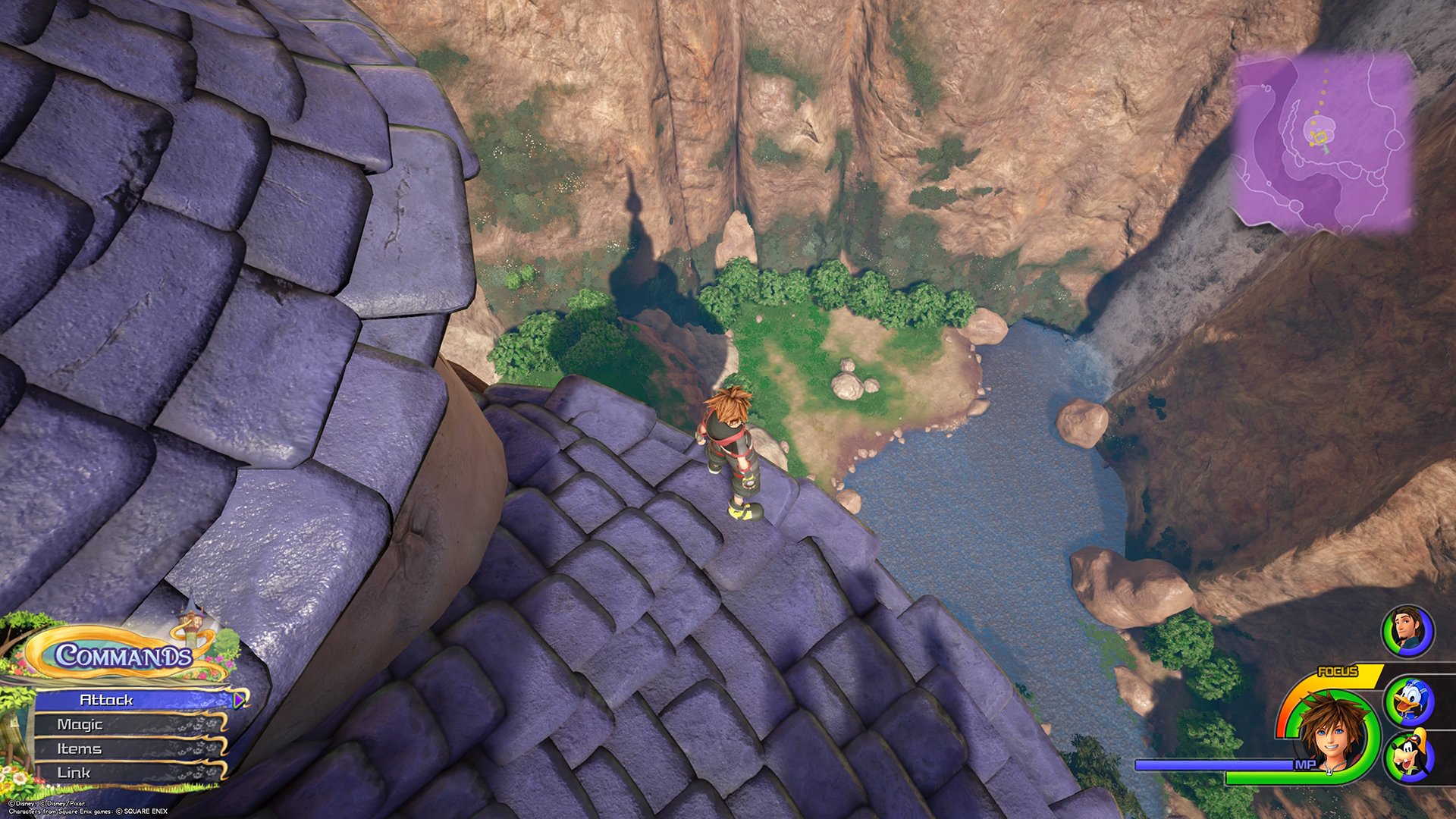Click Donald's party portrait
Viewport: 1456px width, 819px height.
[1407, 701]
